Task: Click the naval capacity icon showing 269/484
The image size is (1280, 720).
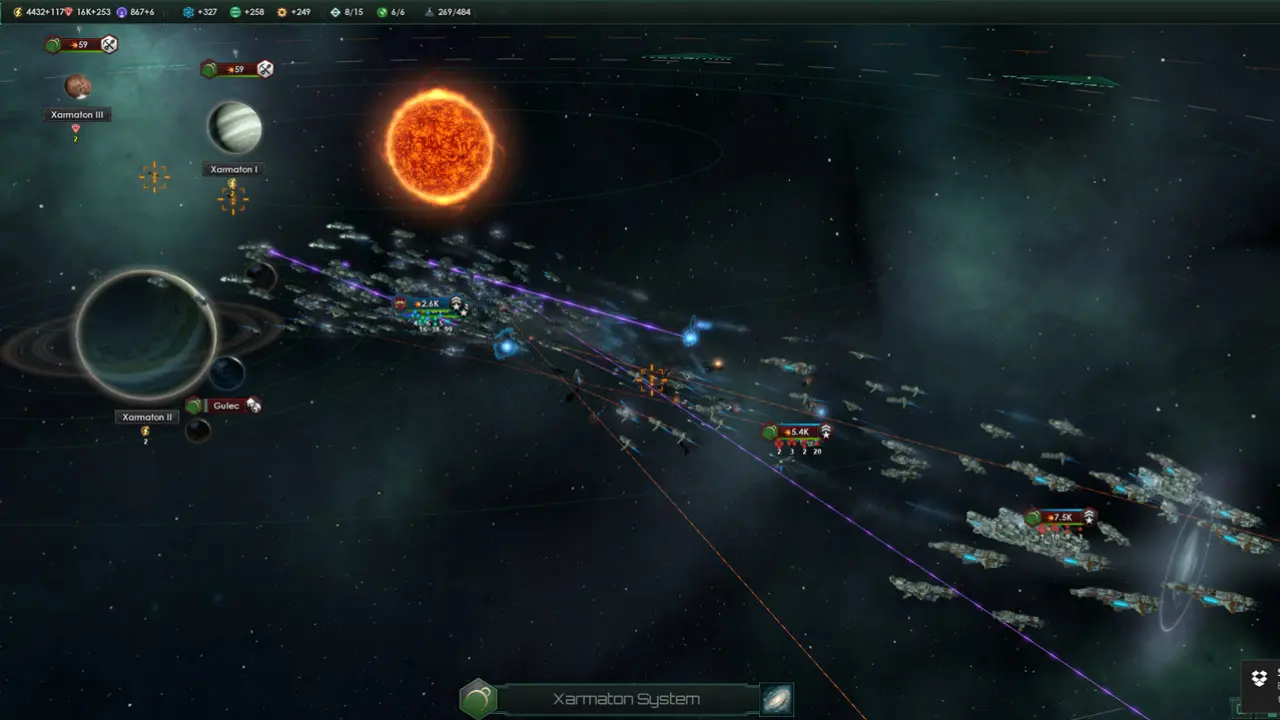Action: point(431,10)
